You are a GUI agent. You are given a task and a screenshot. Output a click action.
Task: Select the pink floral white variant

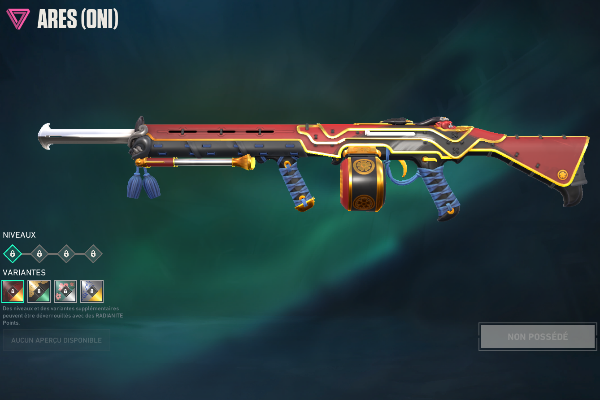pyautogui.click(x=65, y=291)
